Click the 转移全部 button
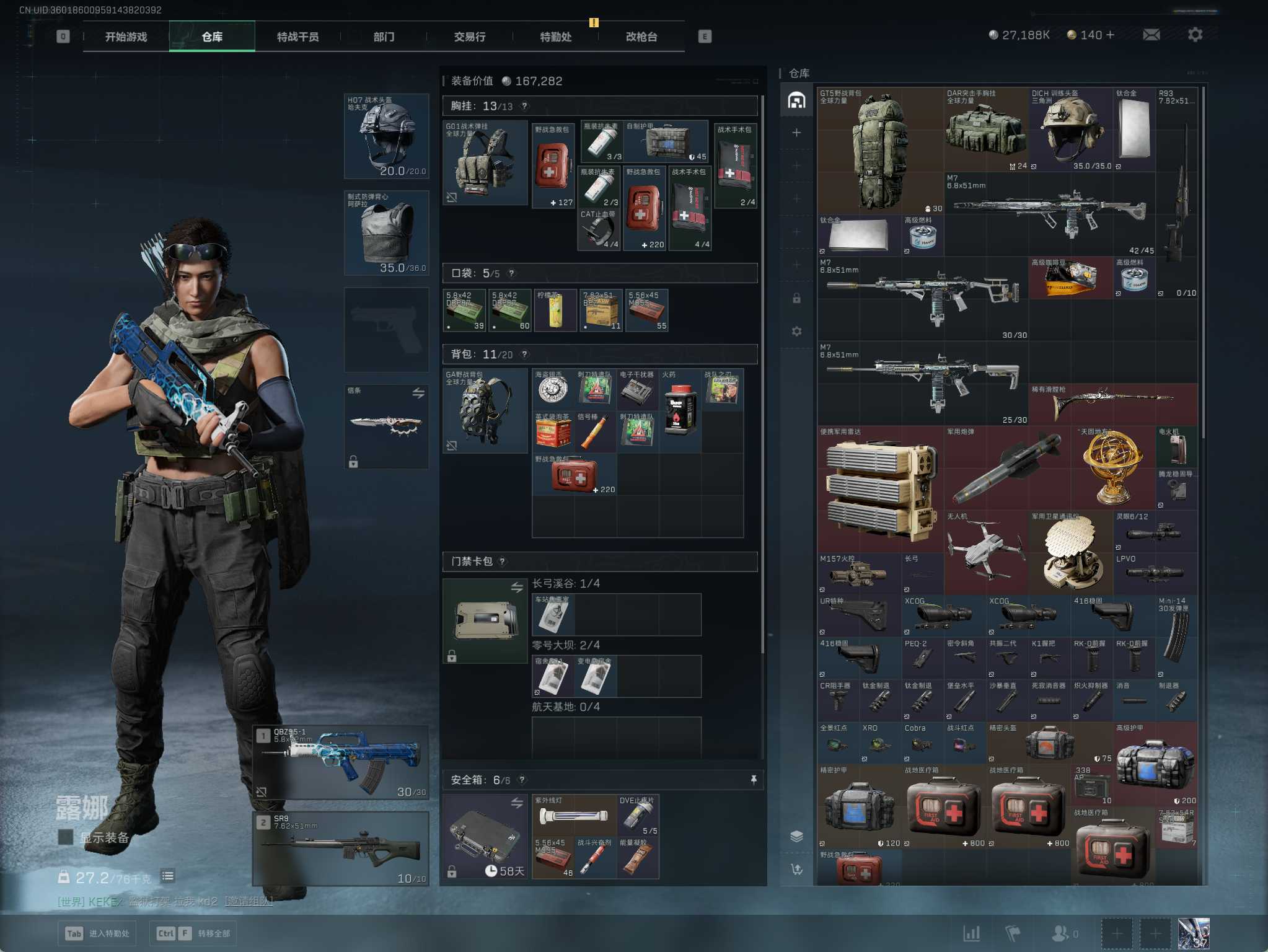The height and width of the screenshot is (952, 1268). (192, 933)
